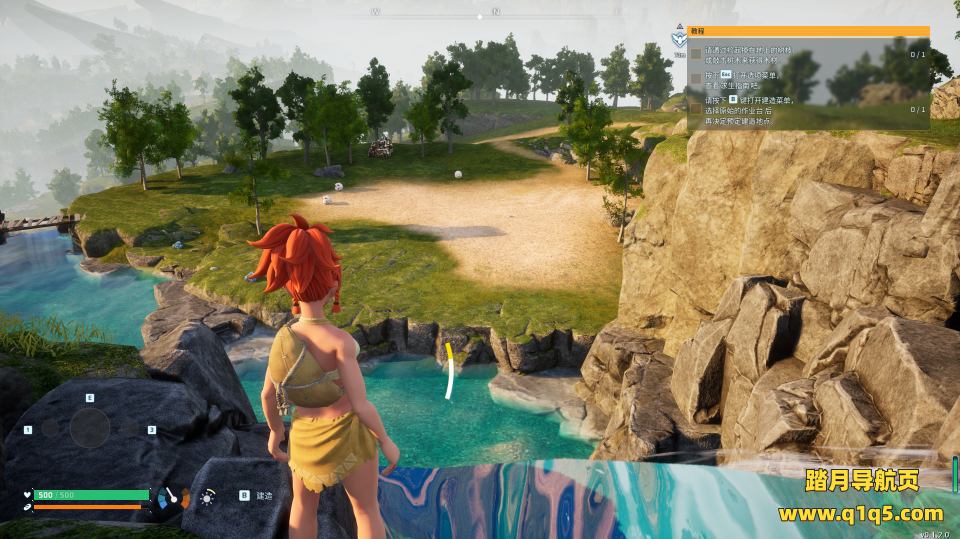The image size is (960, 539).
Task: Select the large central Pal slot circle
Action: click(90, 428)
